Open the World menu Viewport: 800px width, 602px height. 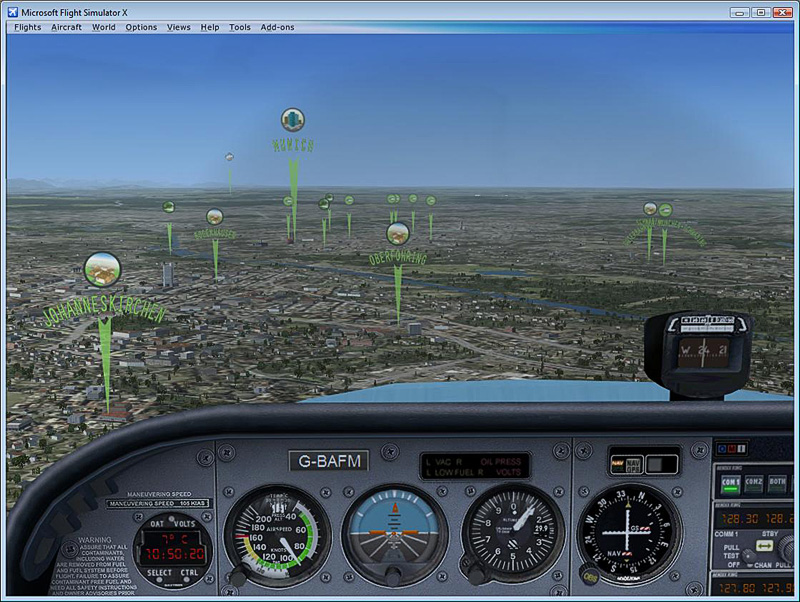coord(104,27)
